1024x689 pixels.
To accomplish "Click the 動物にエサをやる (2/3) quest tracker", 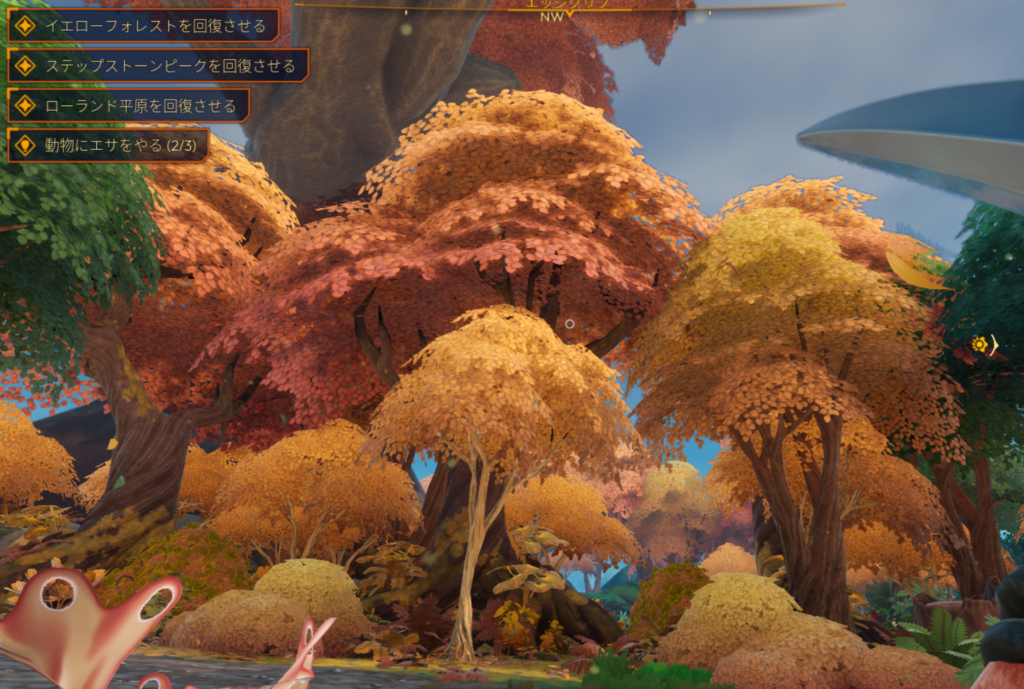I will [x=110, y=145].
